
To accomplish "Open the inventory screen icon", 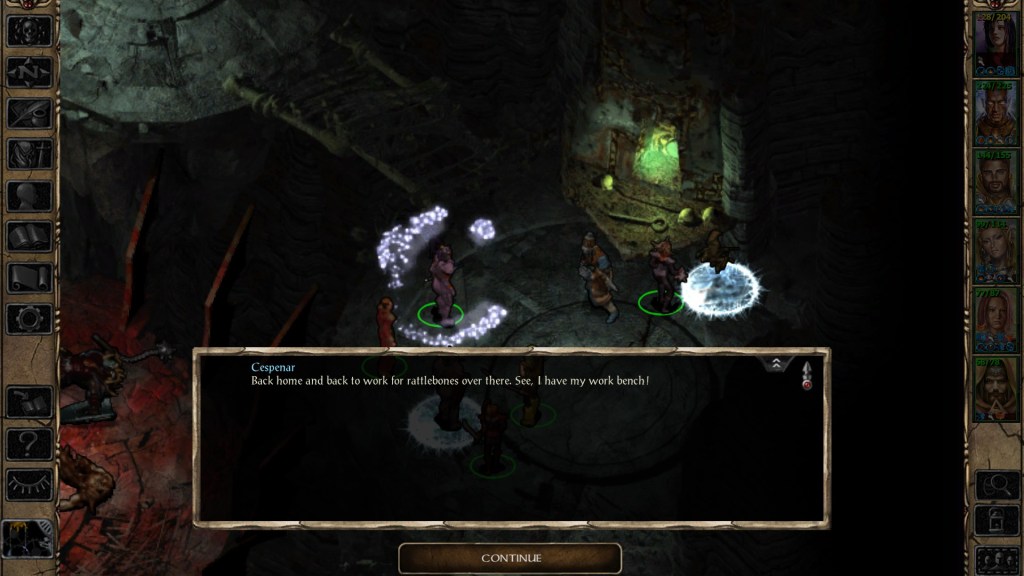I will click(x=29, y=154).
